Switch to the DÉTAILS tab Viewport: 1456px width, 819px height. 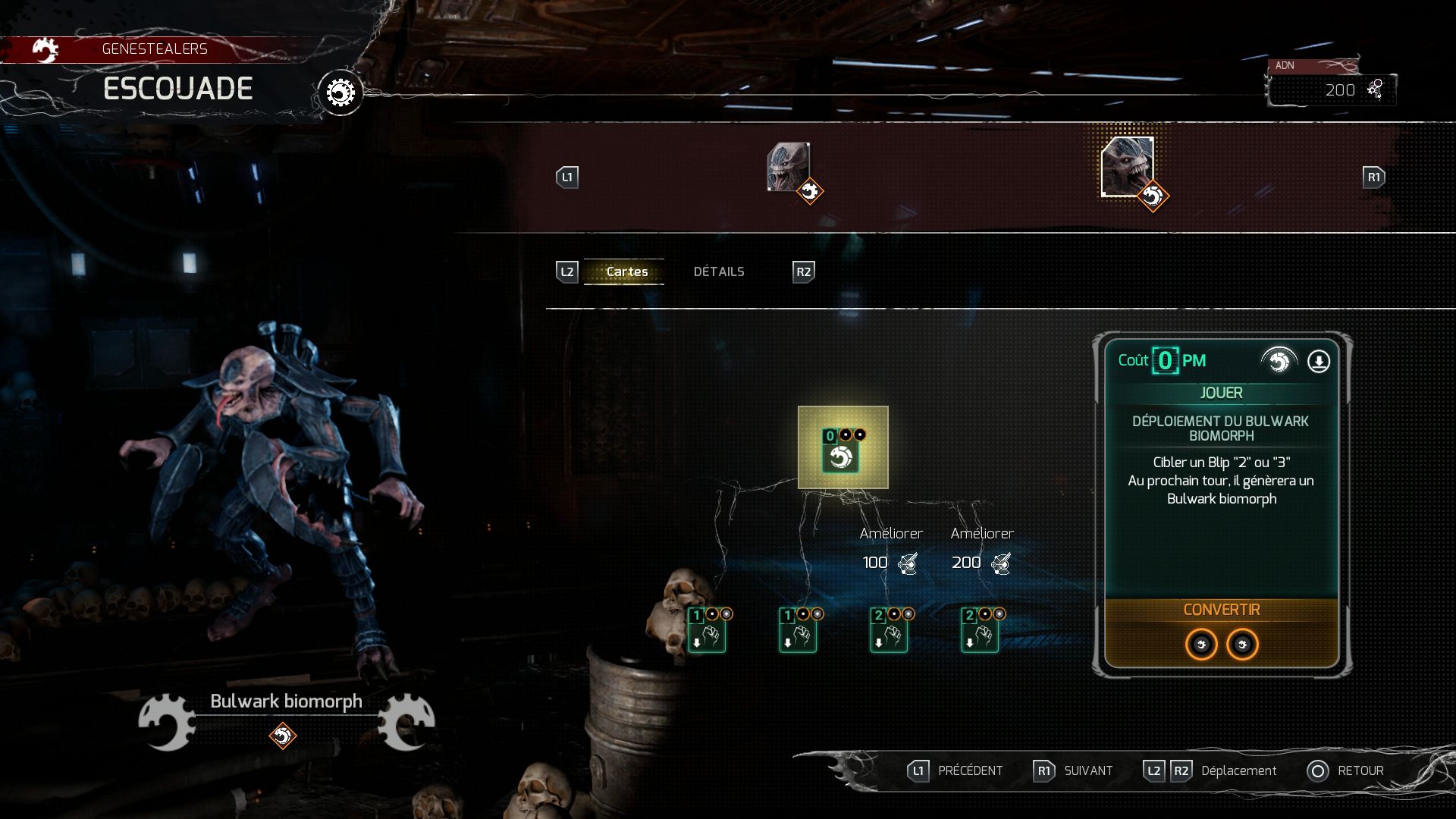click(x=719, y=271)
